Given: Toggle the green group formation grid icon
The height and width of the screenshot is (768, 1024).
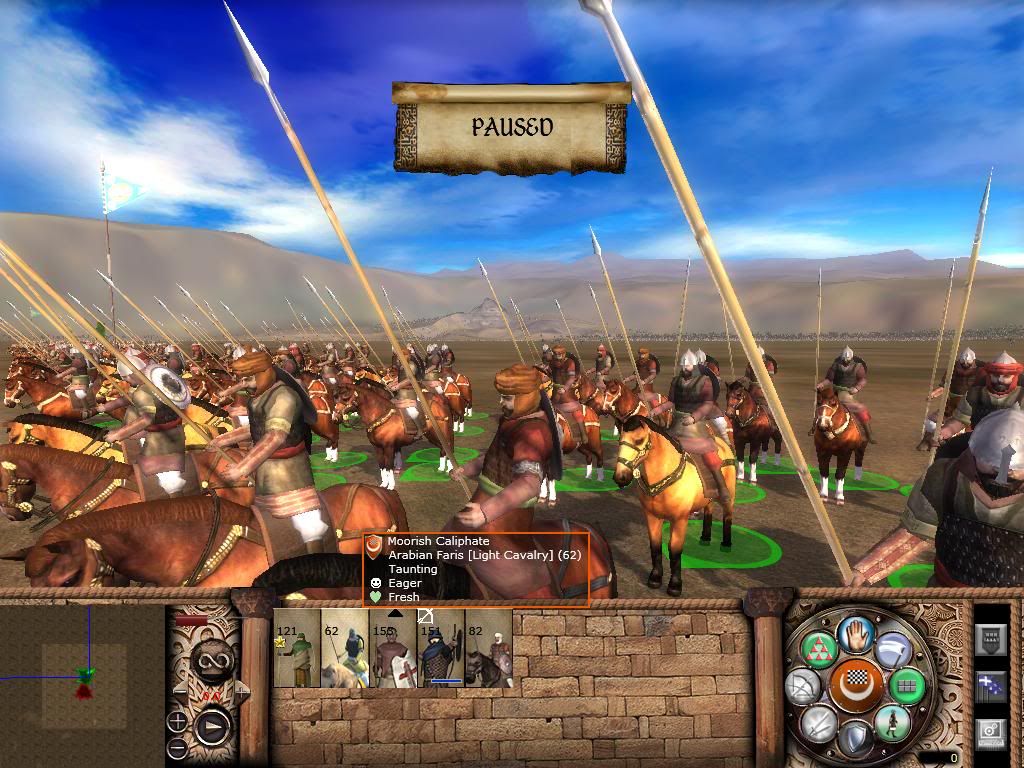Looking at the screenshot, I should [x=907, y=685].
